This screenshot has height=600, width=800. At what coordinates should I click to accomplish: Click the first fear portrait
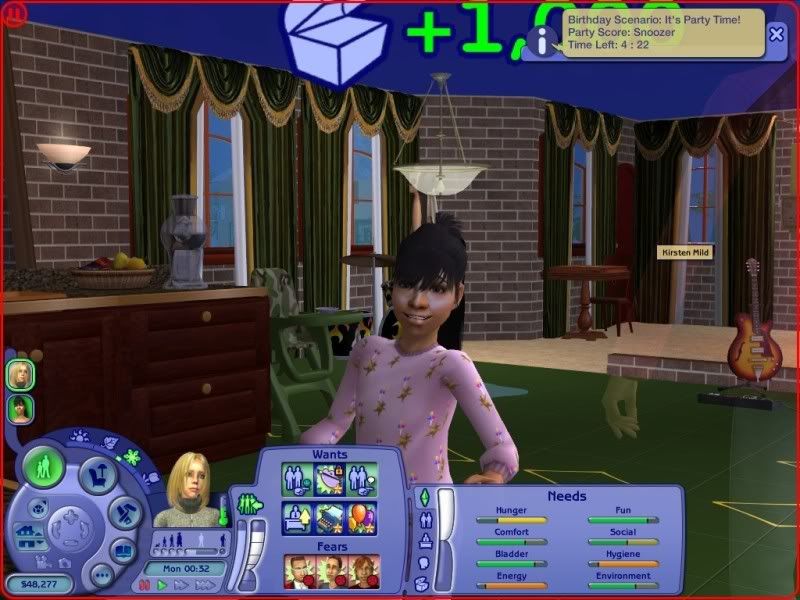[297, 571]
